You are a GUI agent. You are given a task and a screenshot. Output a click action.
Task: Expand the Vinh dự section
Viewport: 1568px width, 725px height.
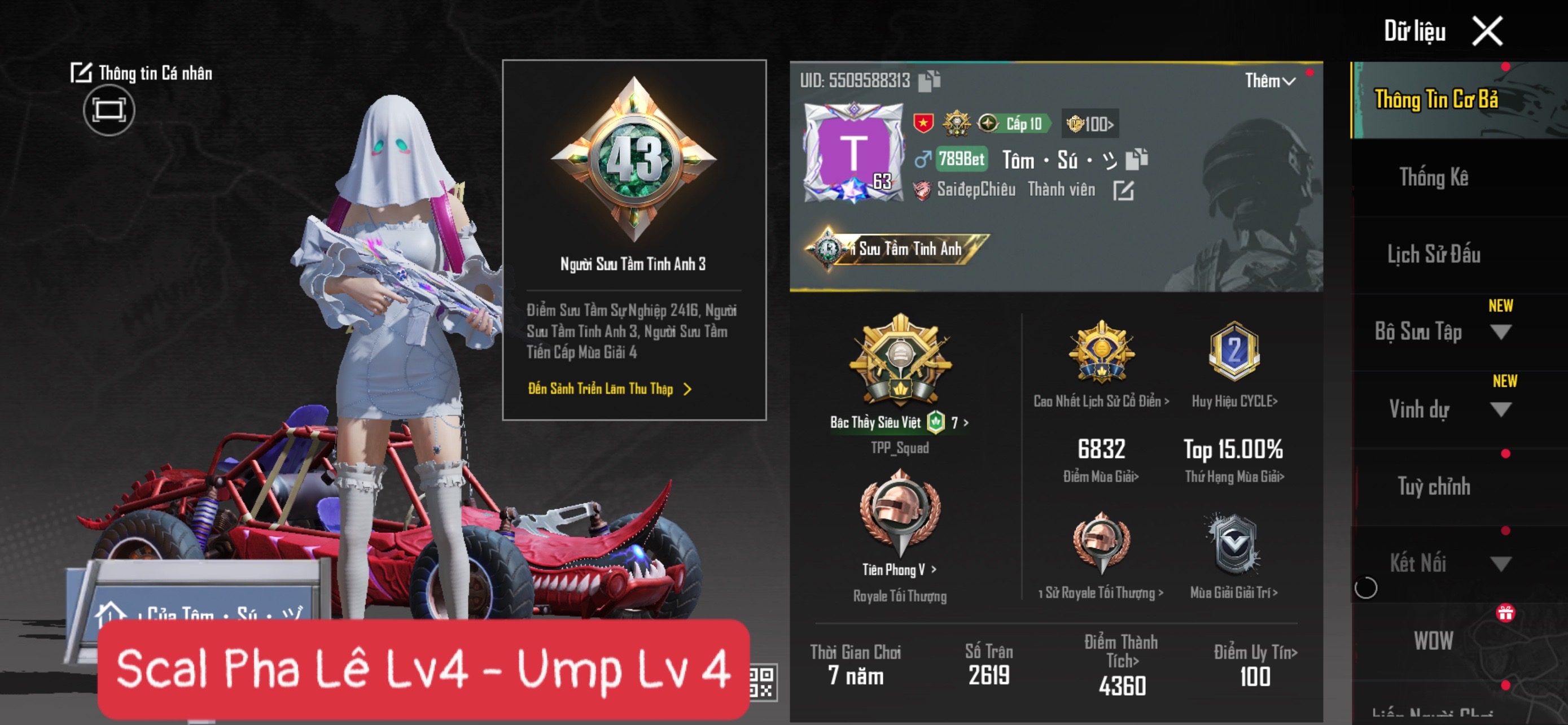[x=1500, y=409]
